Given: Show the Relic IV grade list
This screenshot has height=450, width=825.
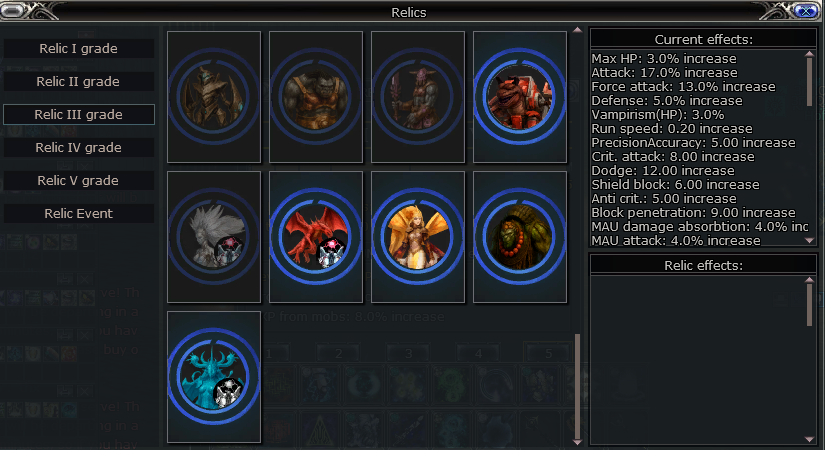Looking at the screenshot, I should [79, 147].
